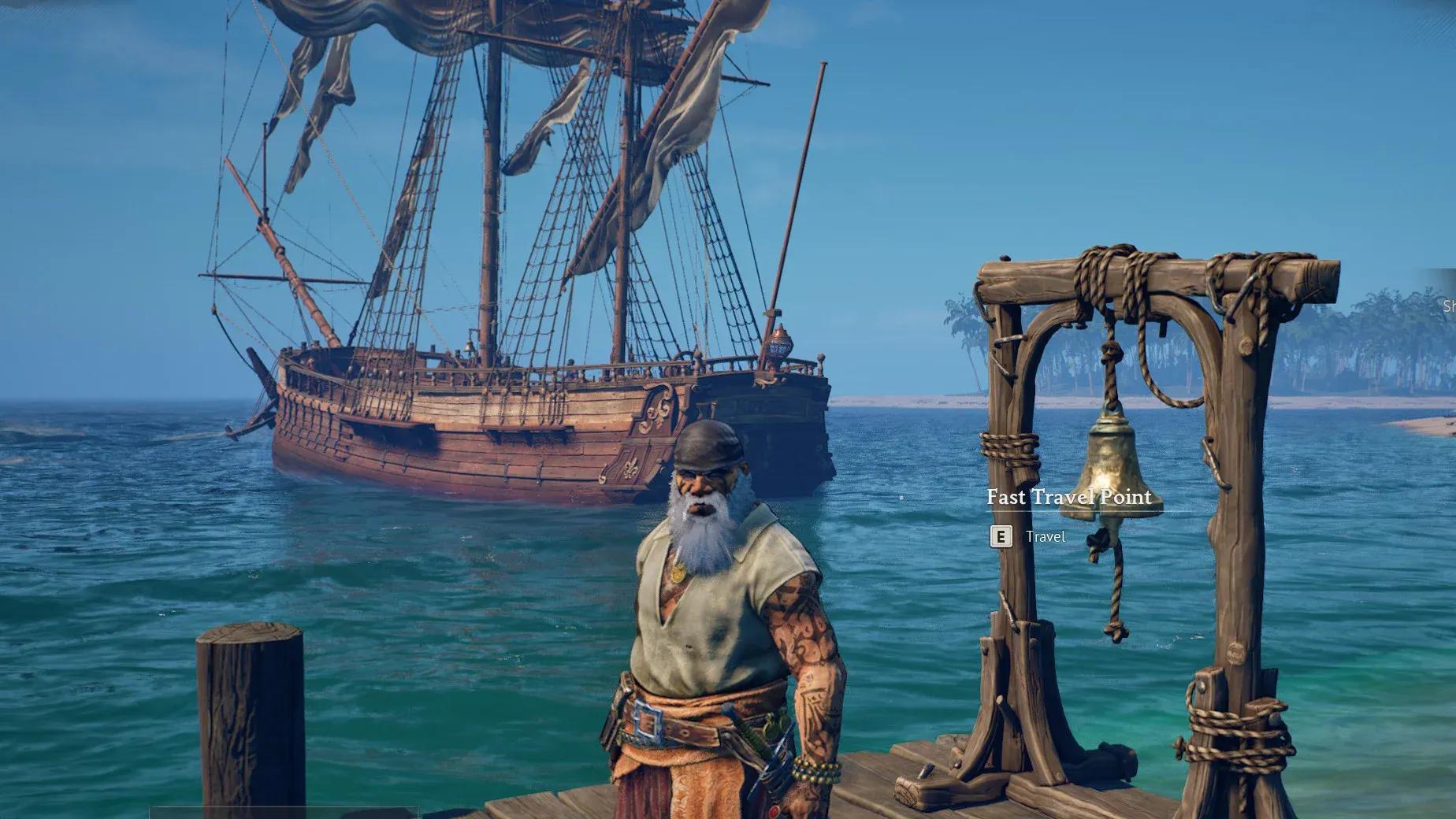This screenshot has height=819, width=1456.
Task: Click the E key travel prompt icon
Action: (x=1002, y=538)
